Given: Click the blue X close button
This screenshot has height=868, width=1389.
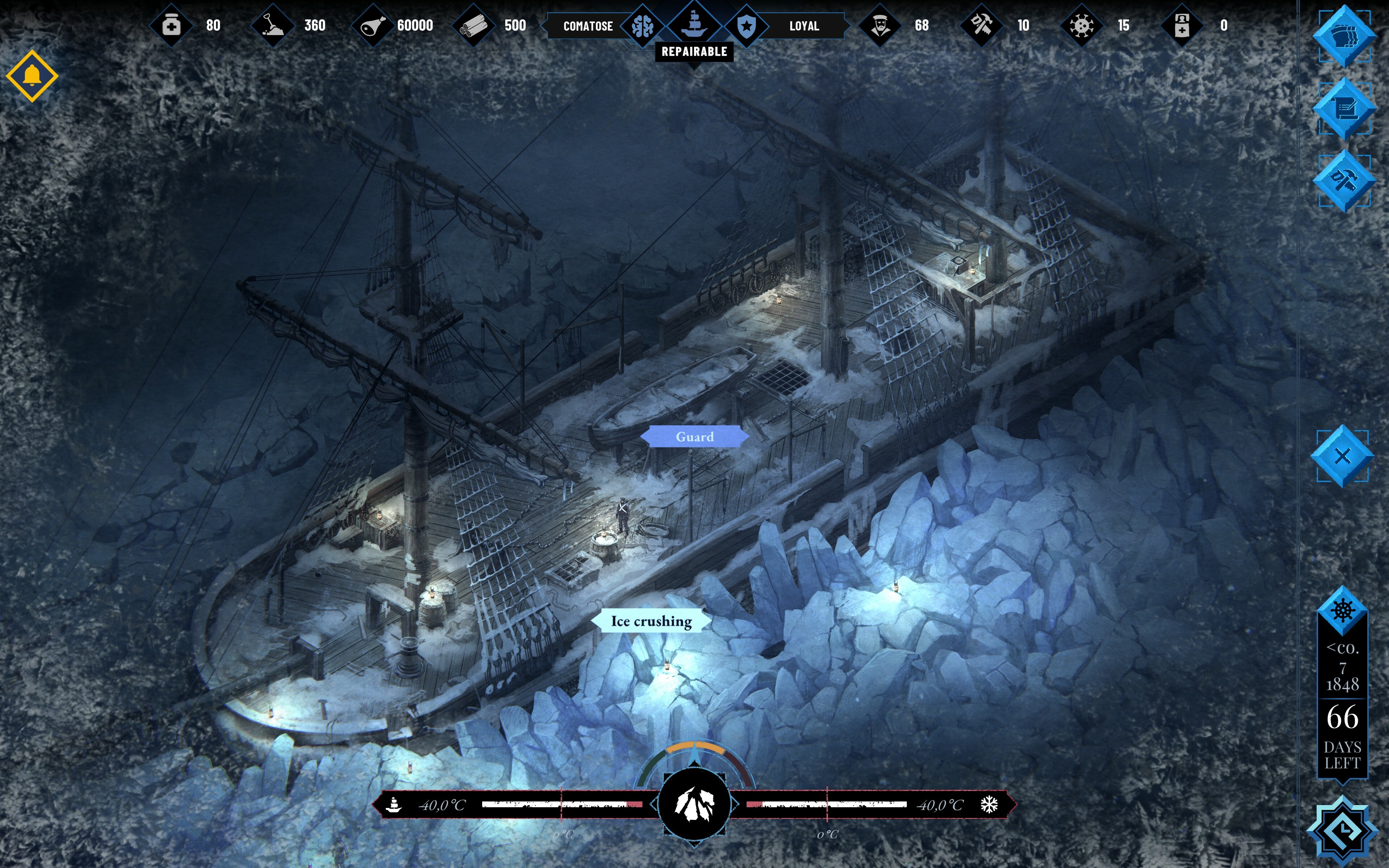Looking at the screenshot, I should click(1342, 456).
